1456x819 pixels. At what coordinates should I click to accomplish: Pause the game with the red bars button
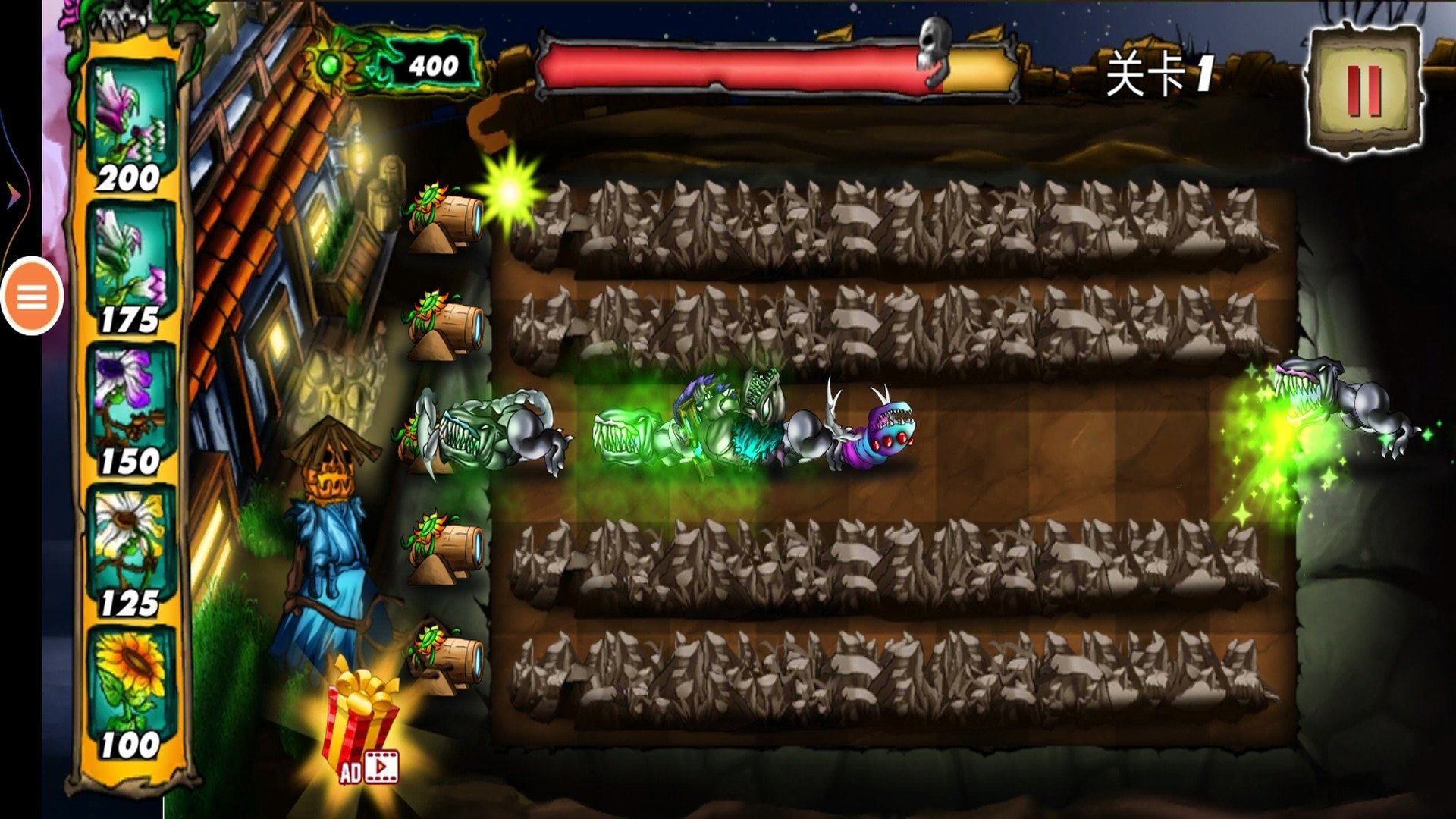(x=1363, y=91)
